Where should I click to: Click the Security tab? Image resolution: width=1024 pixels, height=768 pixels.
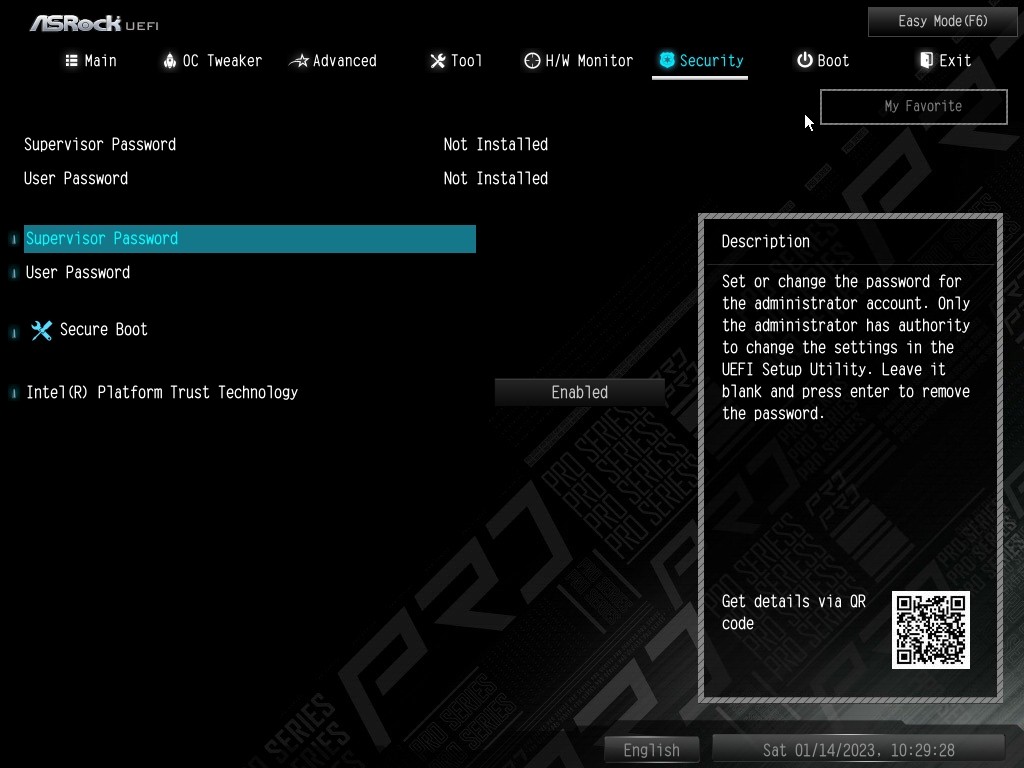[x=700, y=61]
